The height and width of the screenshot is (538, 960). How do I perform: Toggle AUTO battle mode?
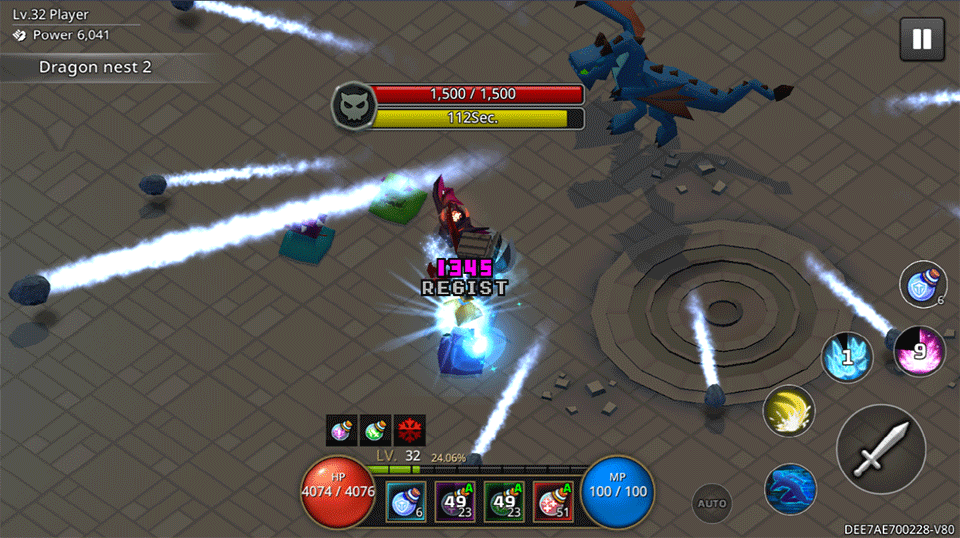tap(712, 503)
